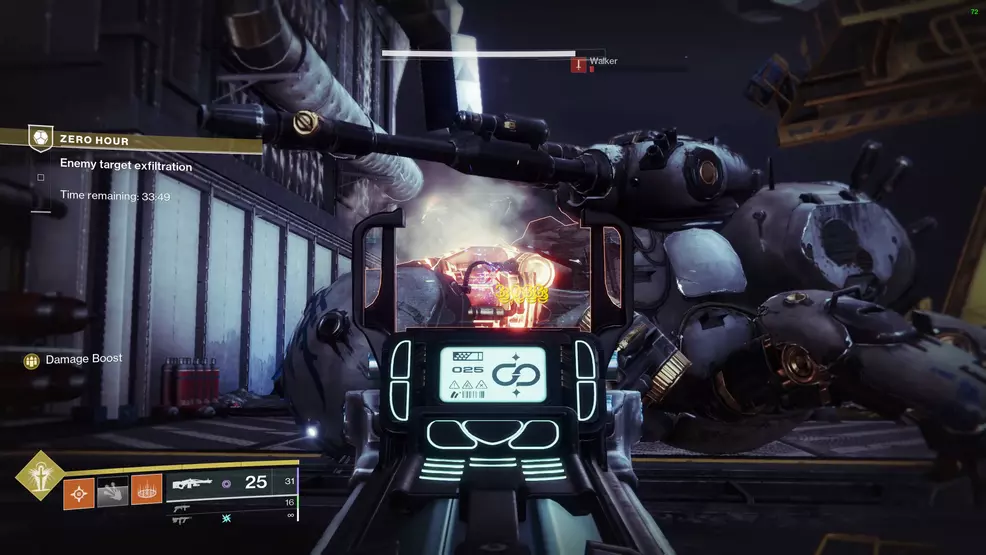Select the orange grenade ability icon
Image resolution: width=986 pixels, height=555 pixels.
[x=79, y=491]
